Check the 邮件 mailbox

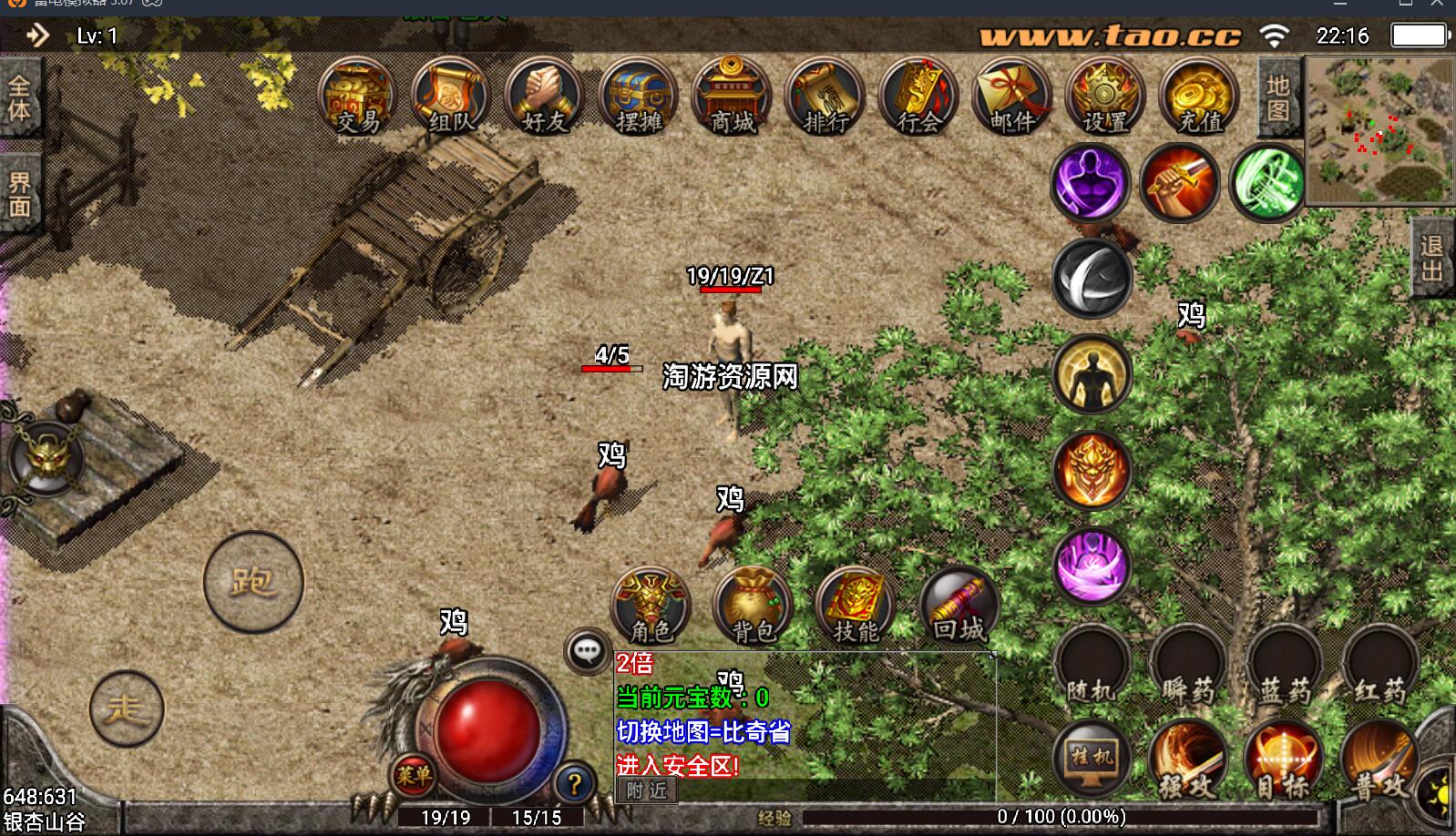coord(1011,97)
